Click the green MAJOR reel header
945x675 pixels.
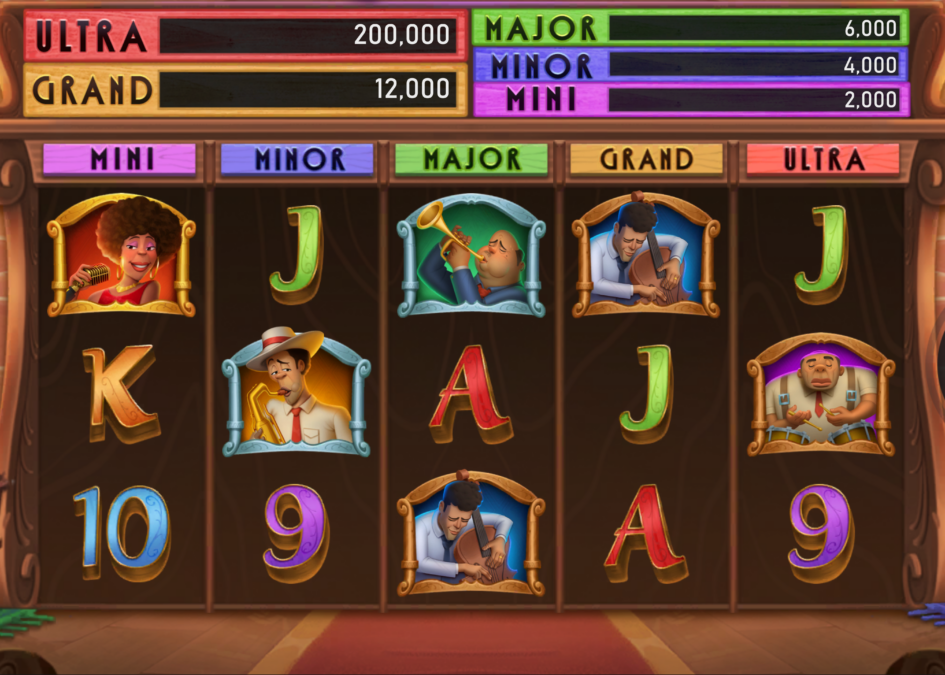click(471, 159)
